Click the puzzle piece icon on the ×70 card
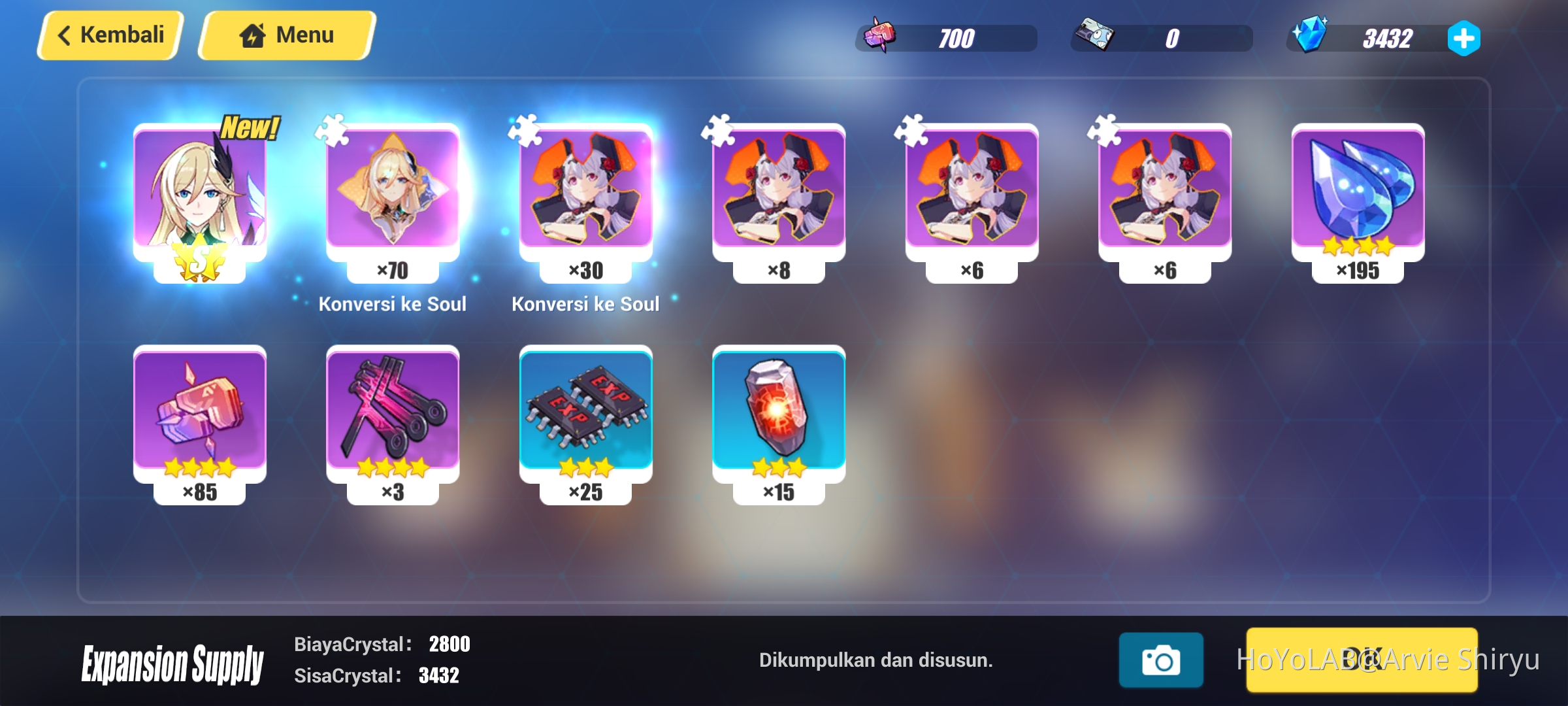 (333, 131)
